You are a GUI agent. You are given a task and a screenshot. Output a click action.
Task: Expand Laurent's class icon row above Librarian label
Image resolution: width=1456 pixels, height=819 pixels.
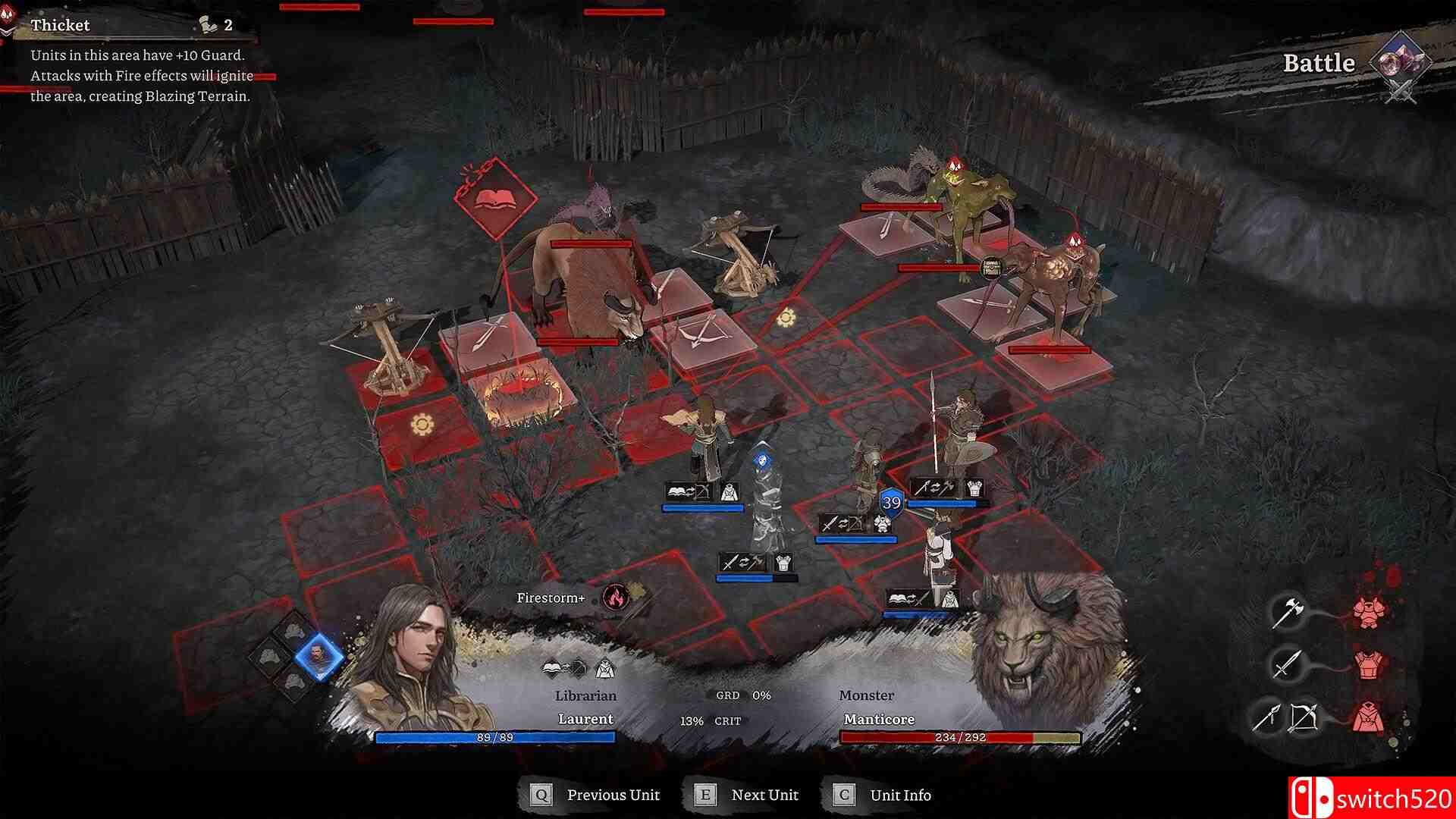click(578, 667)
